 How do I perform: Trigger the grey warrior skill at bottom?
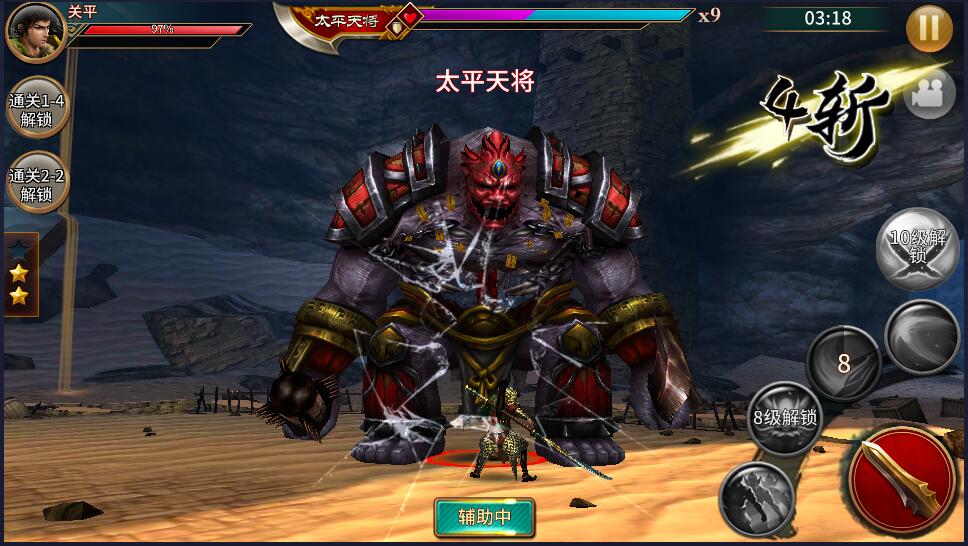click(757, 498)
